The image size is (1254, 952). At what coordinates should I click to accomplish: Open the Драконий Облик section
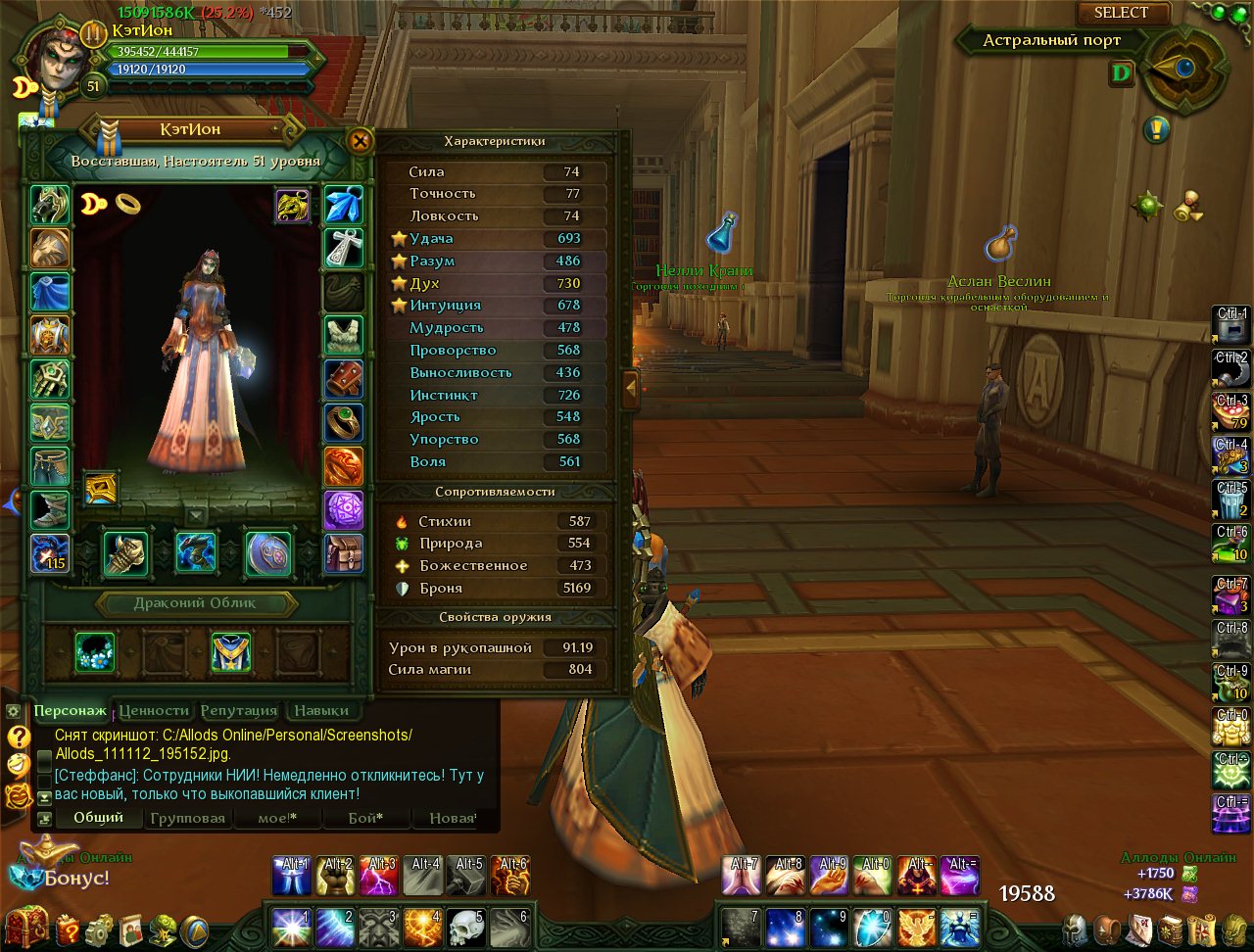[x=195, y=603]
